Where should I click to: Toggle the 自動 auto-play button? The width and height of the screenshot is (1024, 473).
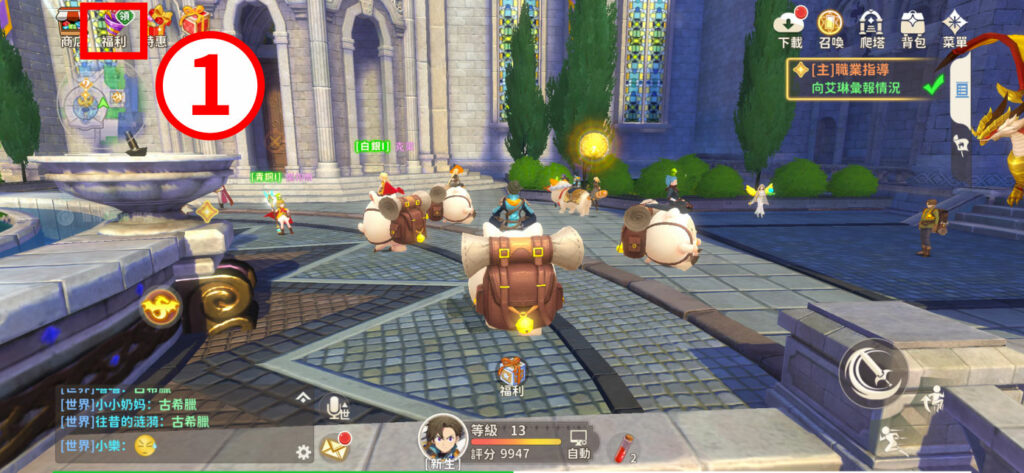tap(578, 444)
